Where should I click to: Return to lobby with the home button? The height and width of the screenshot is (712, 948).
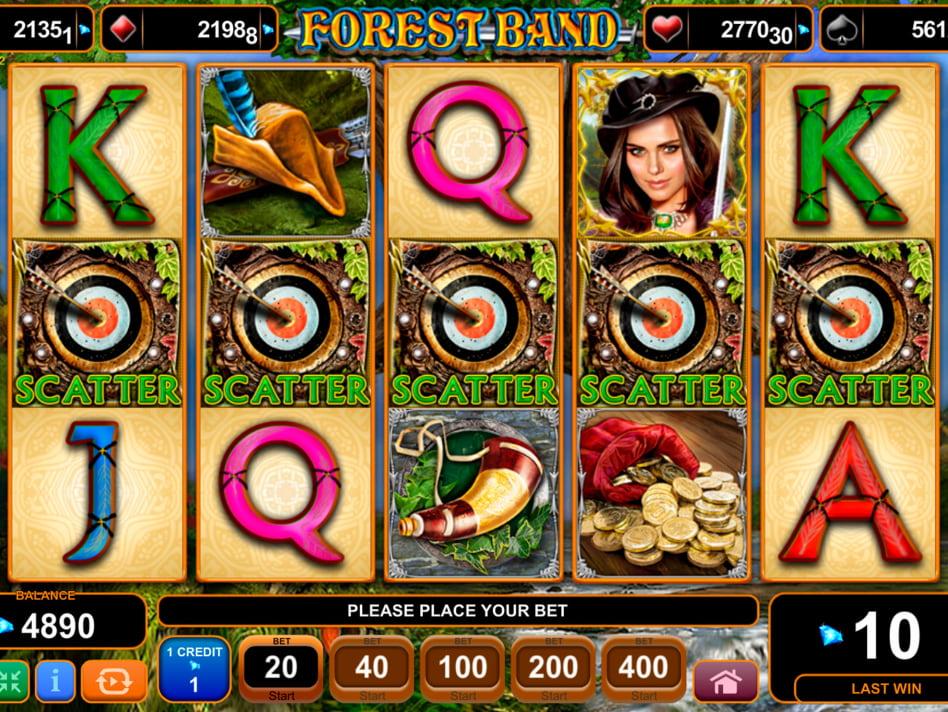click(726, 681)
